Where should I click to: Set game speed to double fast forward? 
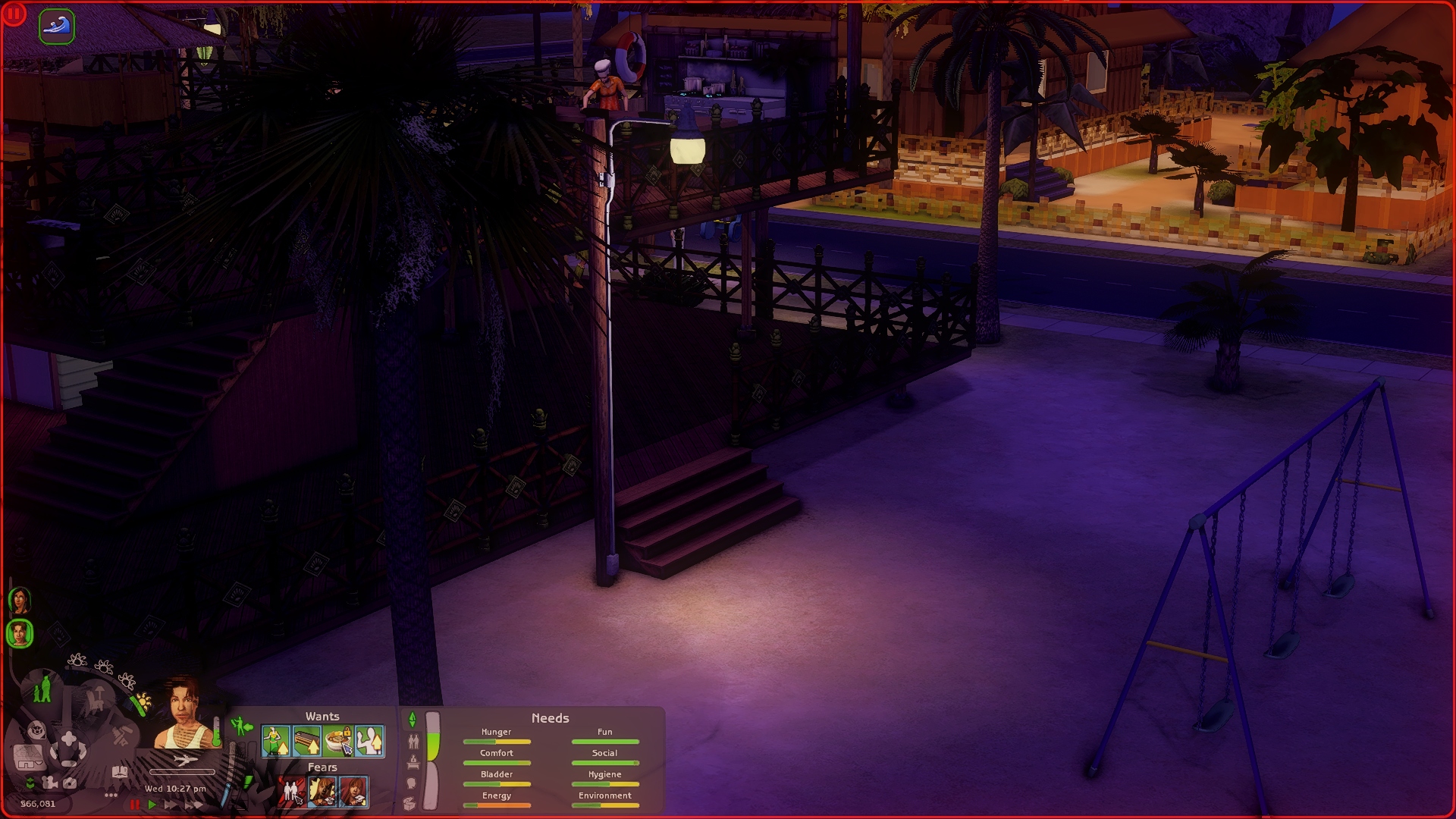click(171, 805)
